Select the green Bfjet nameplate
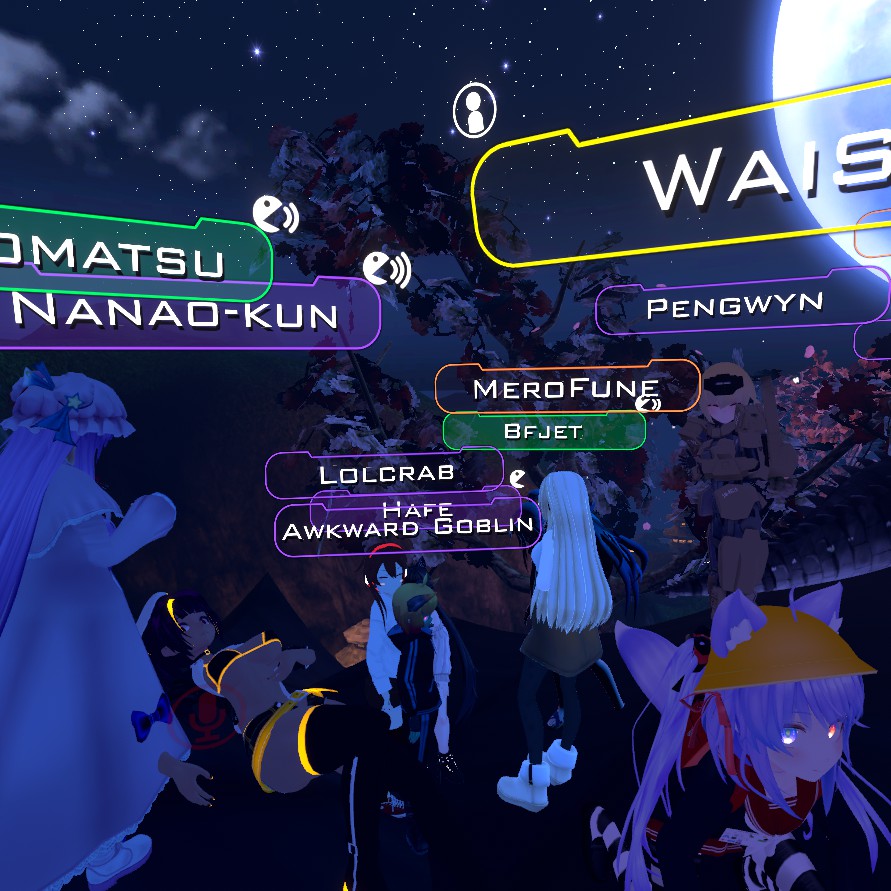The width and height of the screenshot is (891, 891). tap(543, 432)
